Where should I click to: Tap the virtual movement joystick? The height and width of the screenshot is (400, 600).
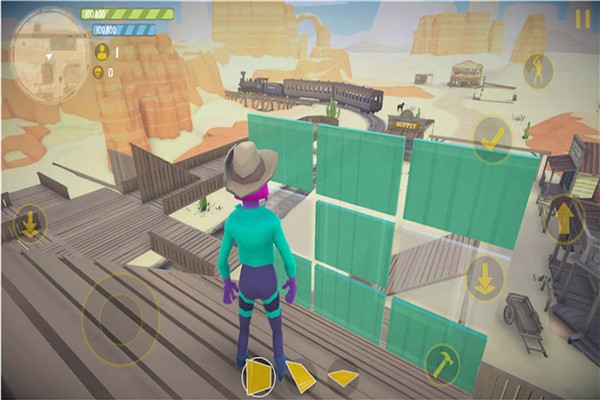[x=121, y=317]
